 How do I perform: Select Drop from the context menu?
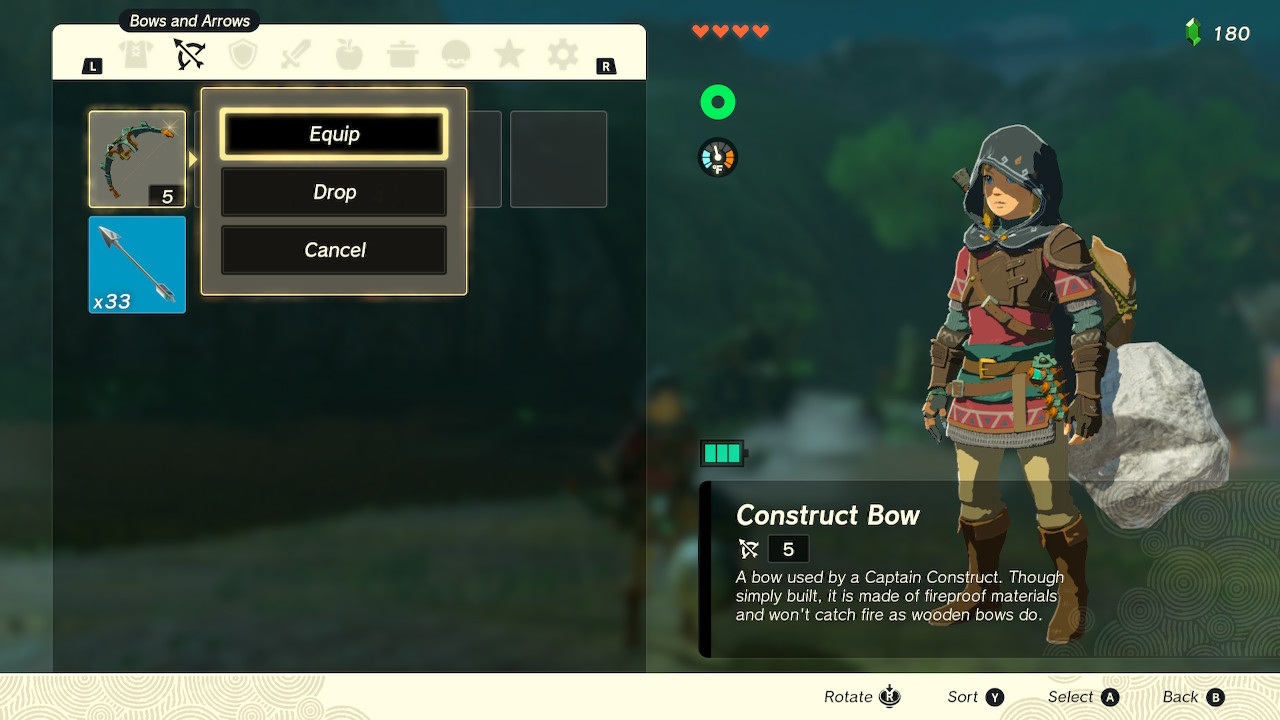(x=333, y=191)
